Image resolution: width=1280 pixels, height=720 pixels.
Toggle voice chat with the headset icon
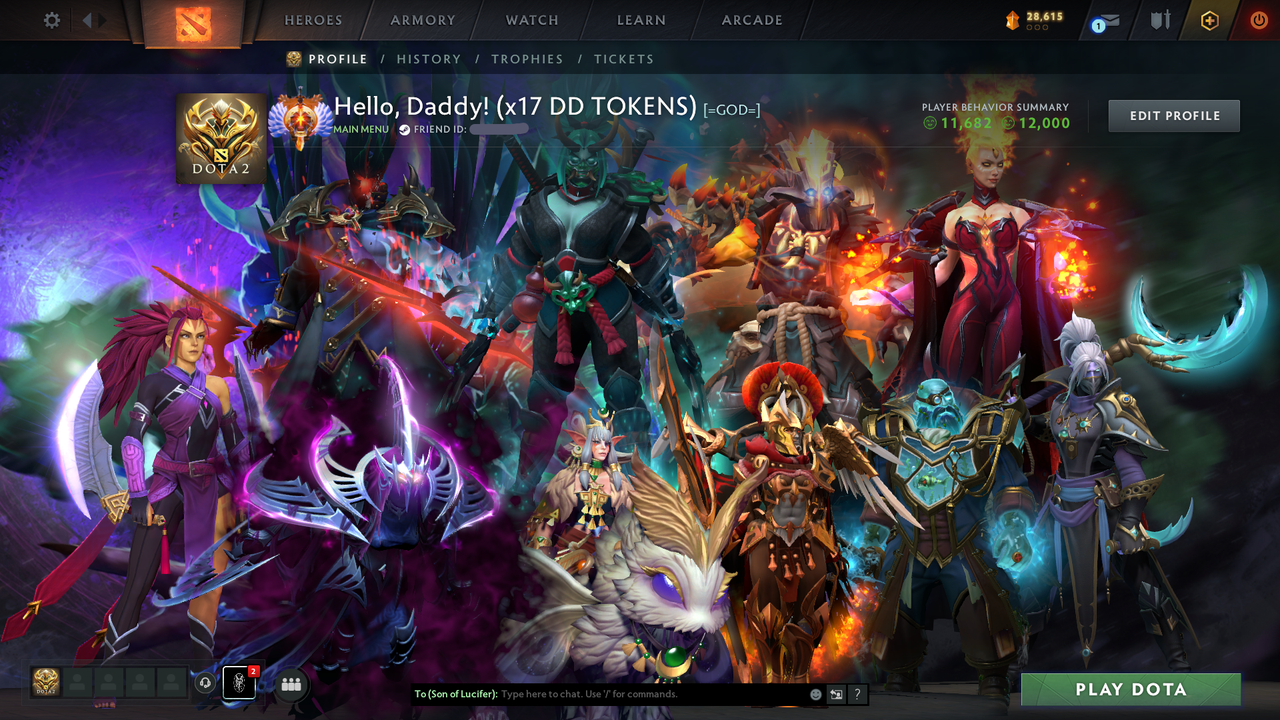pyautogui.click(x=207, y=683)
